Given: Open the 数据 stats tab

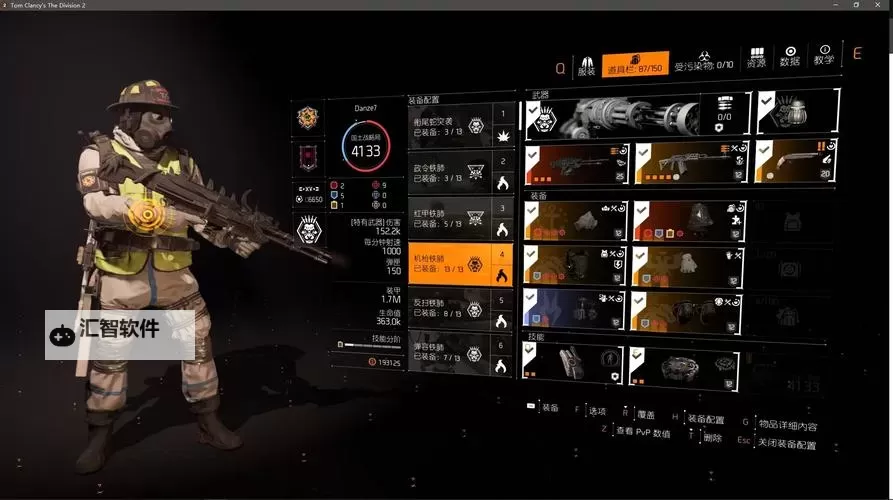Looking at the screenshot, I should (x=790, y=56).
